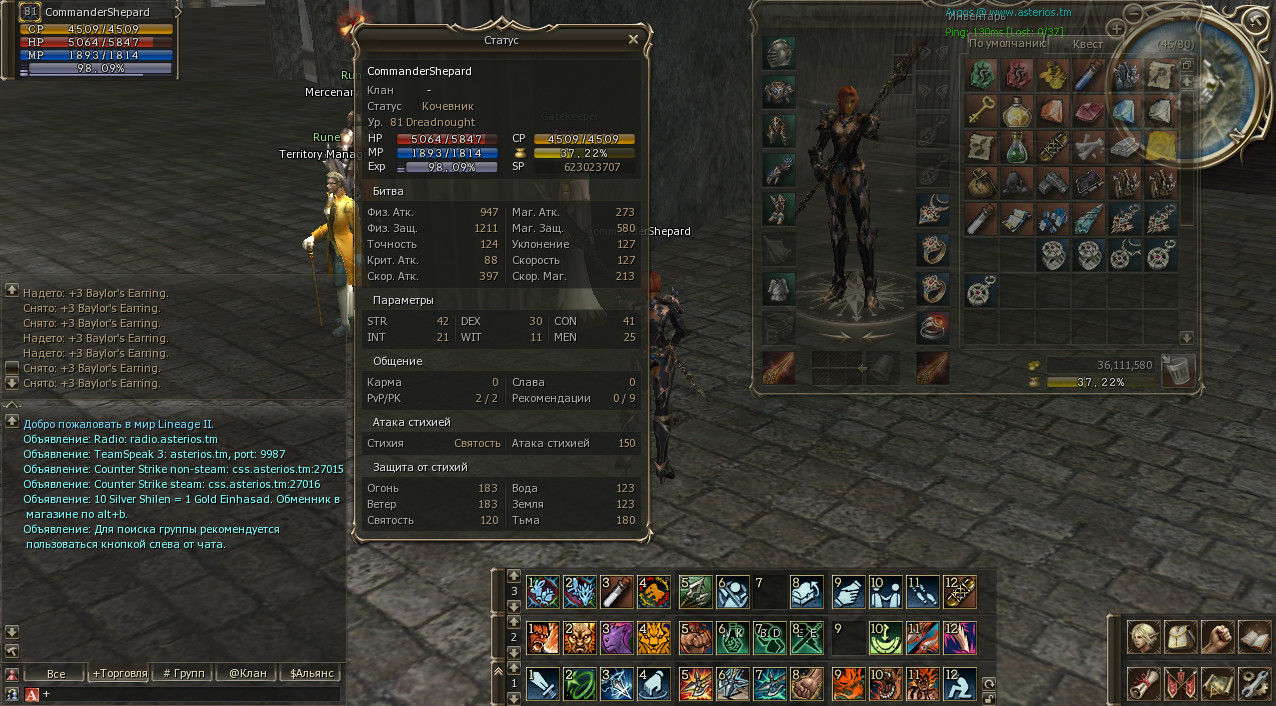Screen dimensions: 1276x706
Task: Open the wrench and tools system menu
Action: coord(1253,683)
